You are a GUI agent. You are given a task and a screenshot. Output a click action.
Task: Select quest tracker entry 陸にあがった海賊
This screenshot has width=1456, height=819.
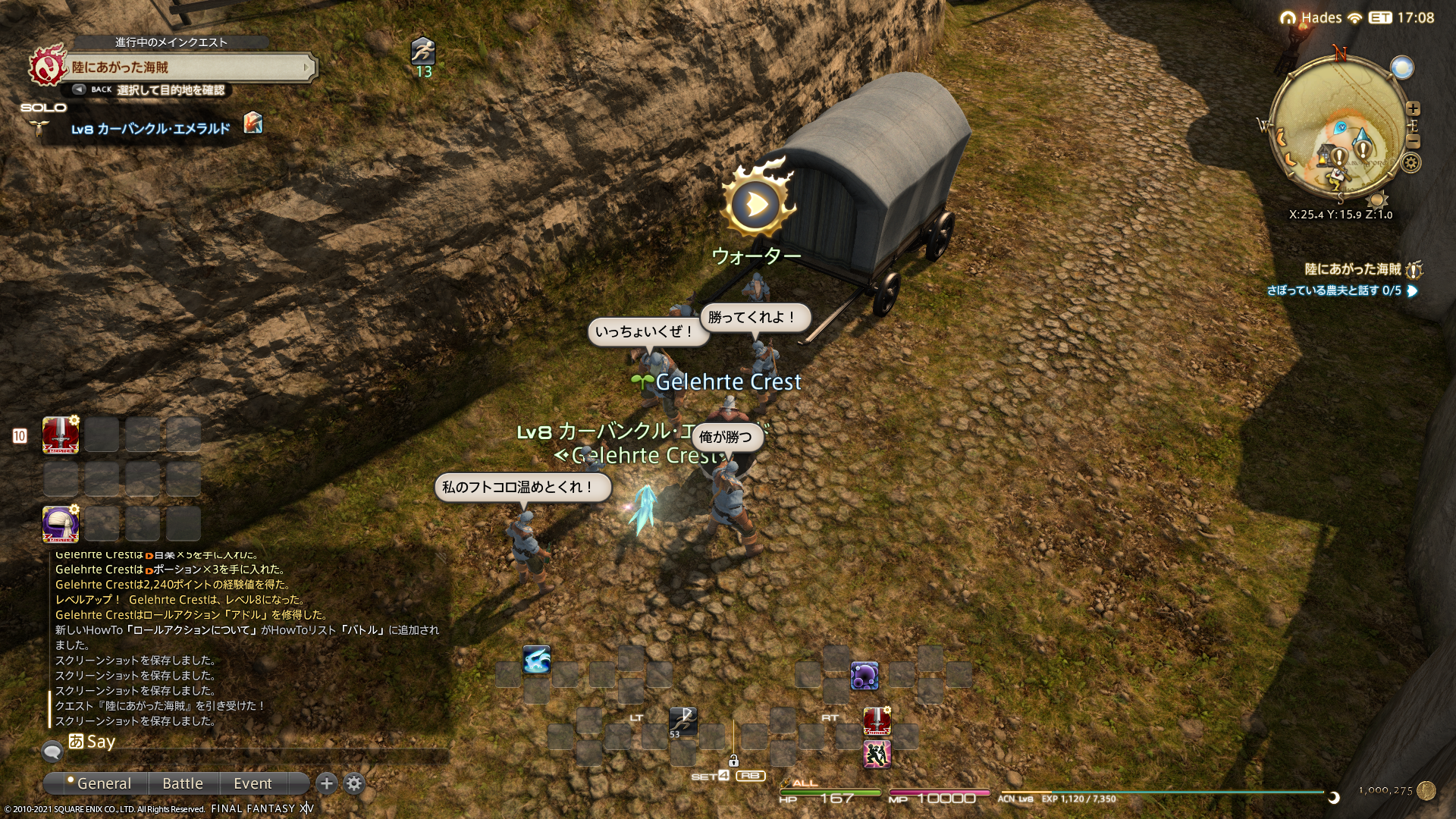pyautogui.click(x=1353, y=269)
